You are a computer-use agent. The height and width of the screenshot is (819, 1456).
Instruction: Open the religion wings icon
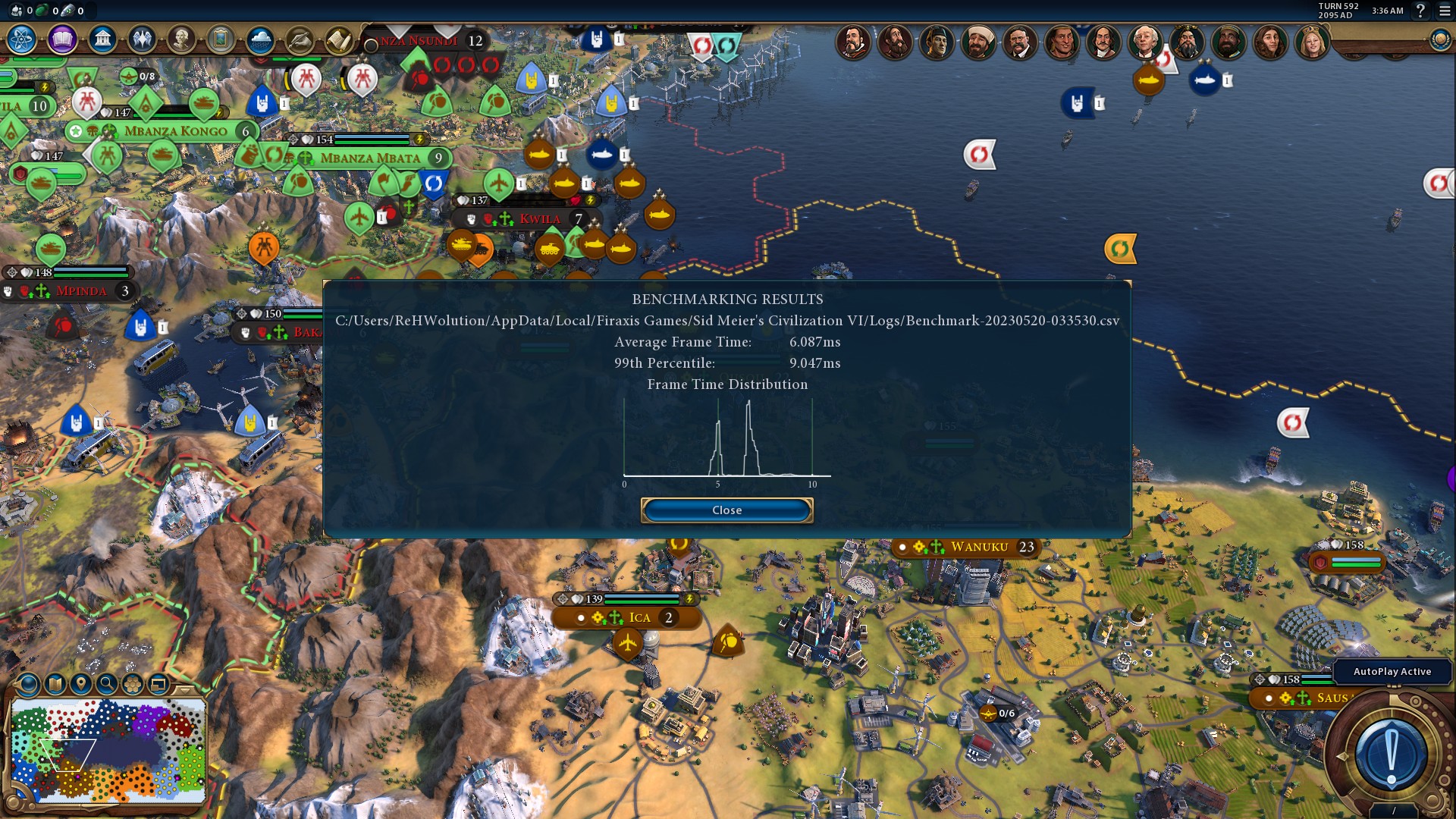[142, 39]
